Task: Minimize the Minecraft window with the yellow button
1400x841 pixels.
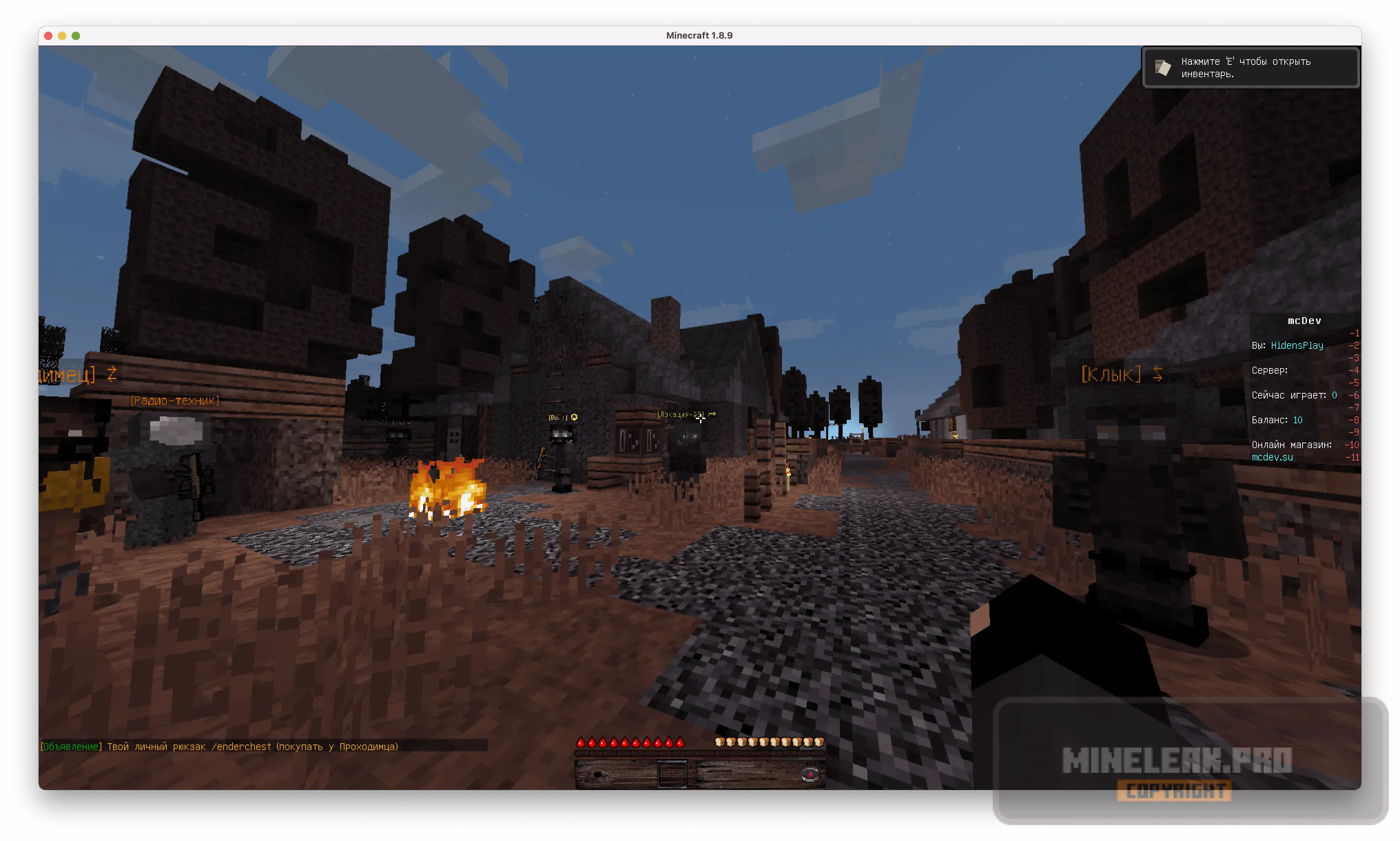Action: click(x=62, y=36)
